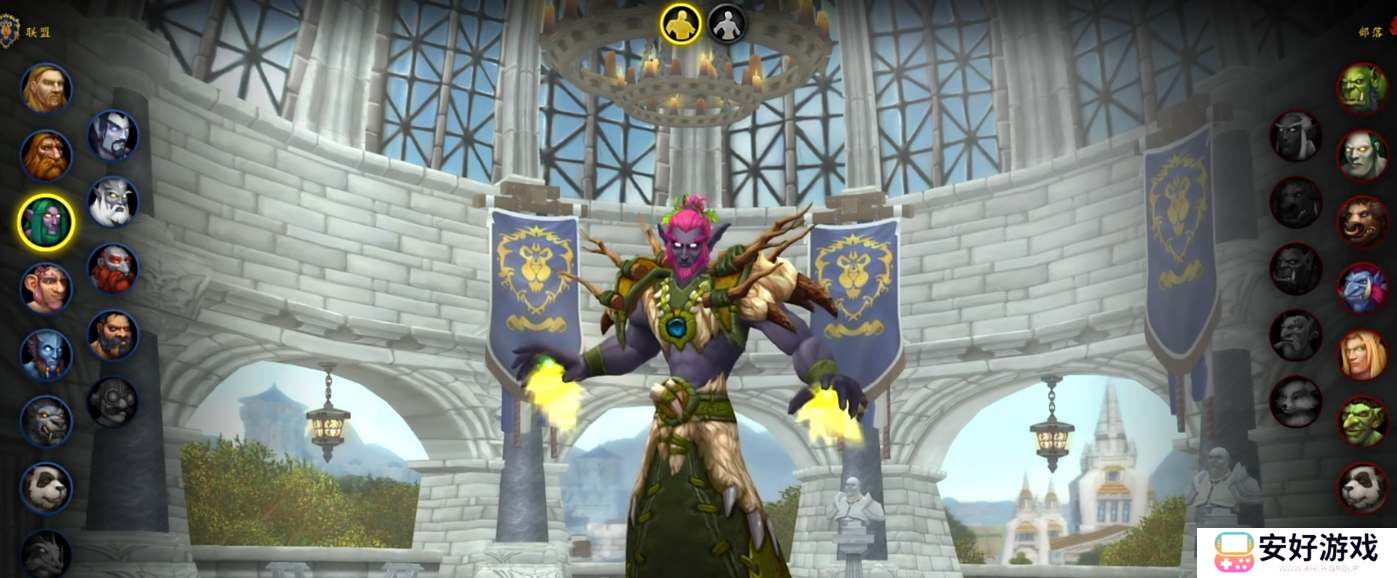
Task: Switch to the female body type
Action: 727,24
